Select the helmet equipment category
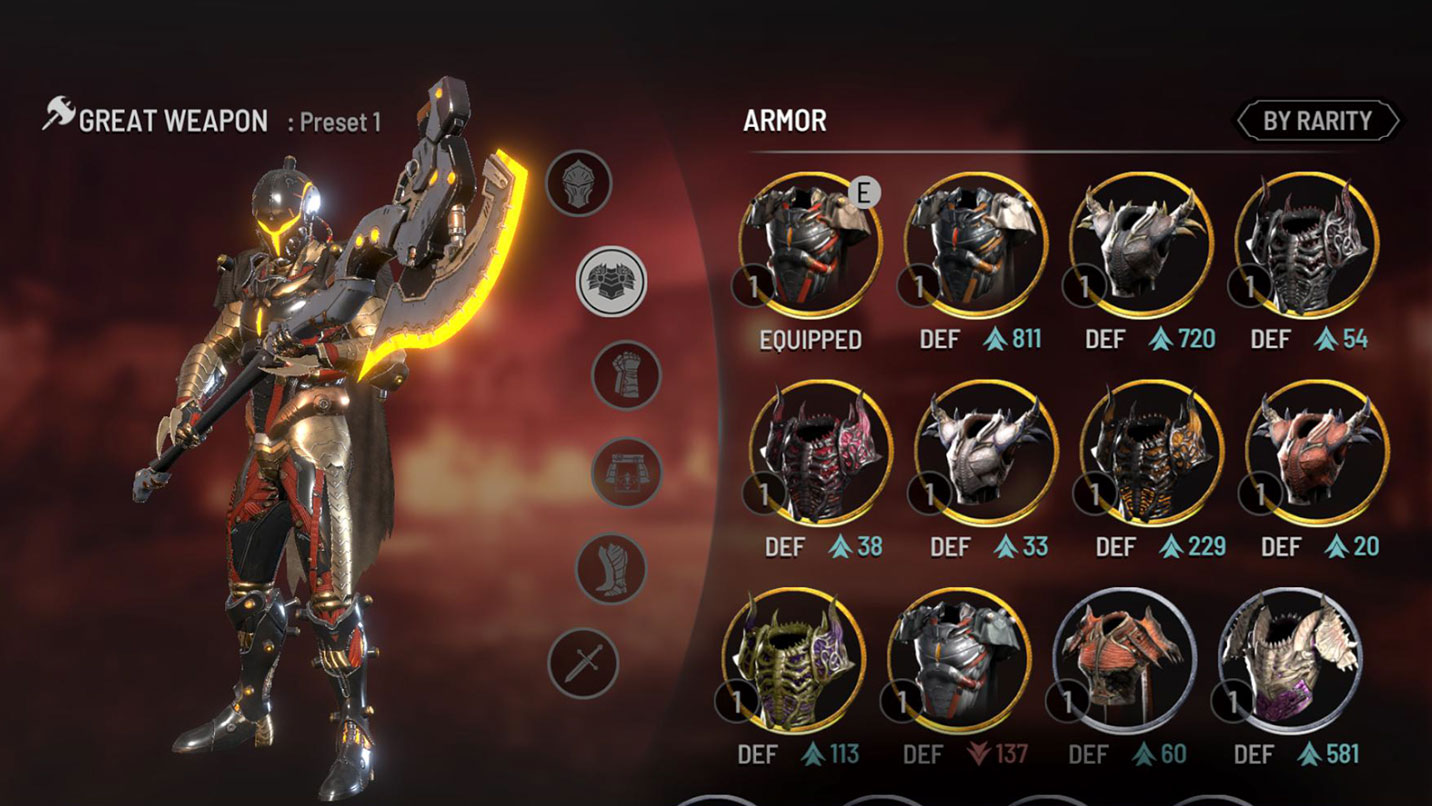The image size is (1432, 806). pyautogui.click(x=578, y=183)
